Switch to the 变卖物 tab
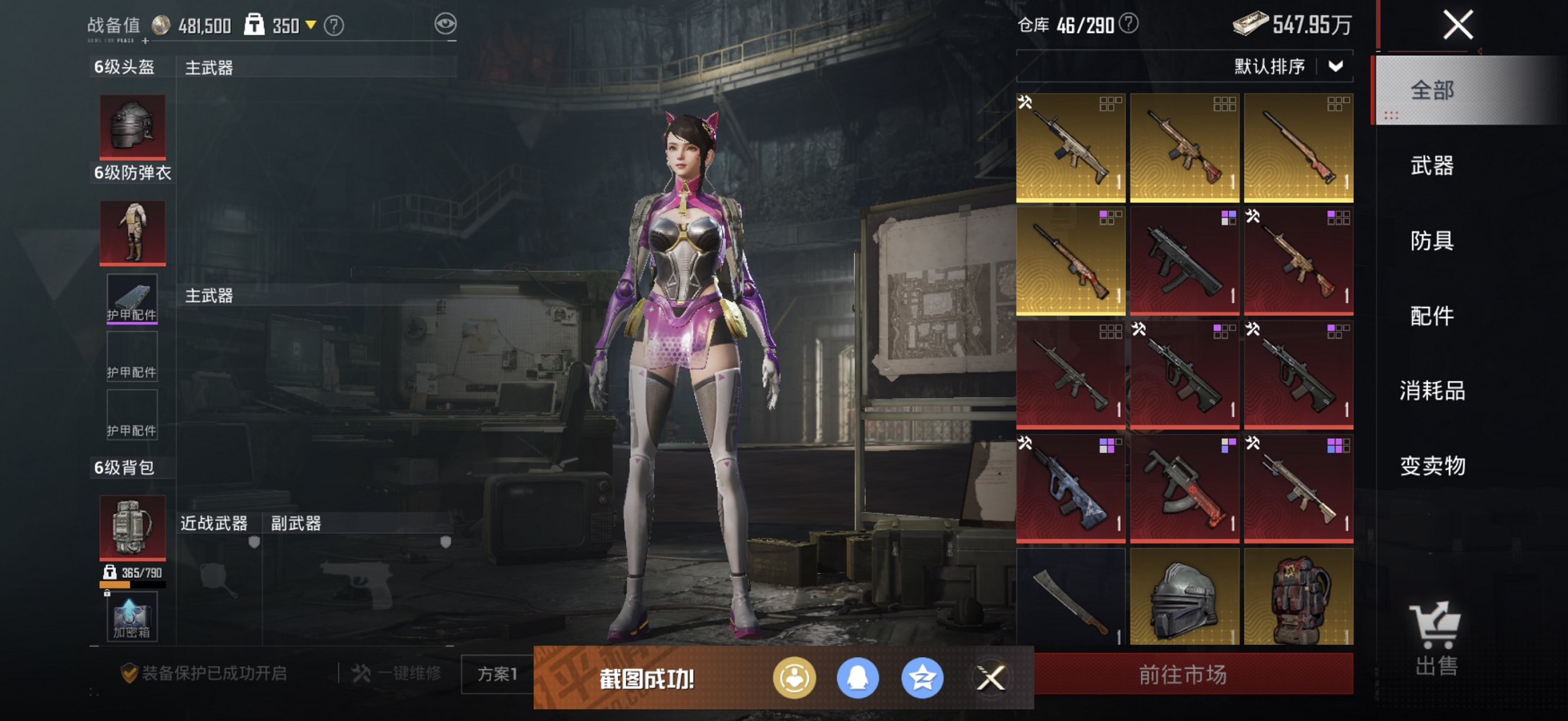Viewport: 1568px width, 721px height. click(x=1432, y=466)
